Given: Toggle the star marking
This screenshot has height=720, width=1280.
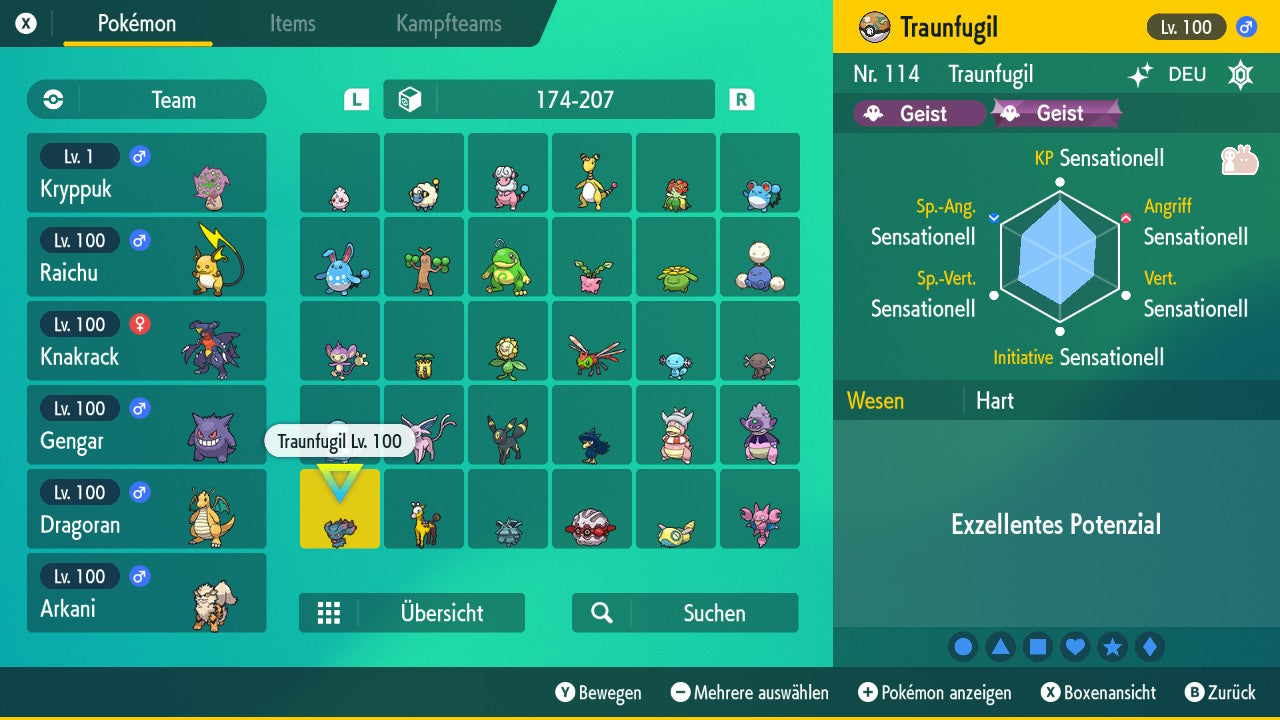Looking at the screenshot, I should tap(1112, 646).
